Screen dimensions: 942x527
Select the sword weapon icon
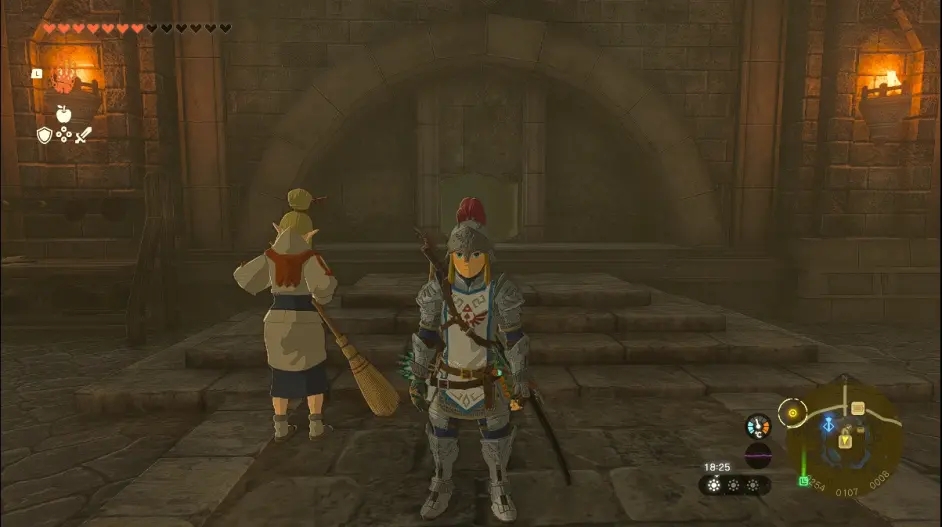click(83, 134)
